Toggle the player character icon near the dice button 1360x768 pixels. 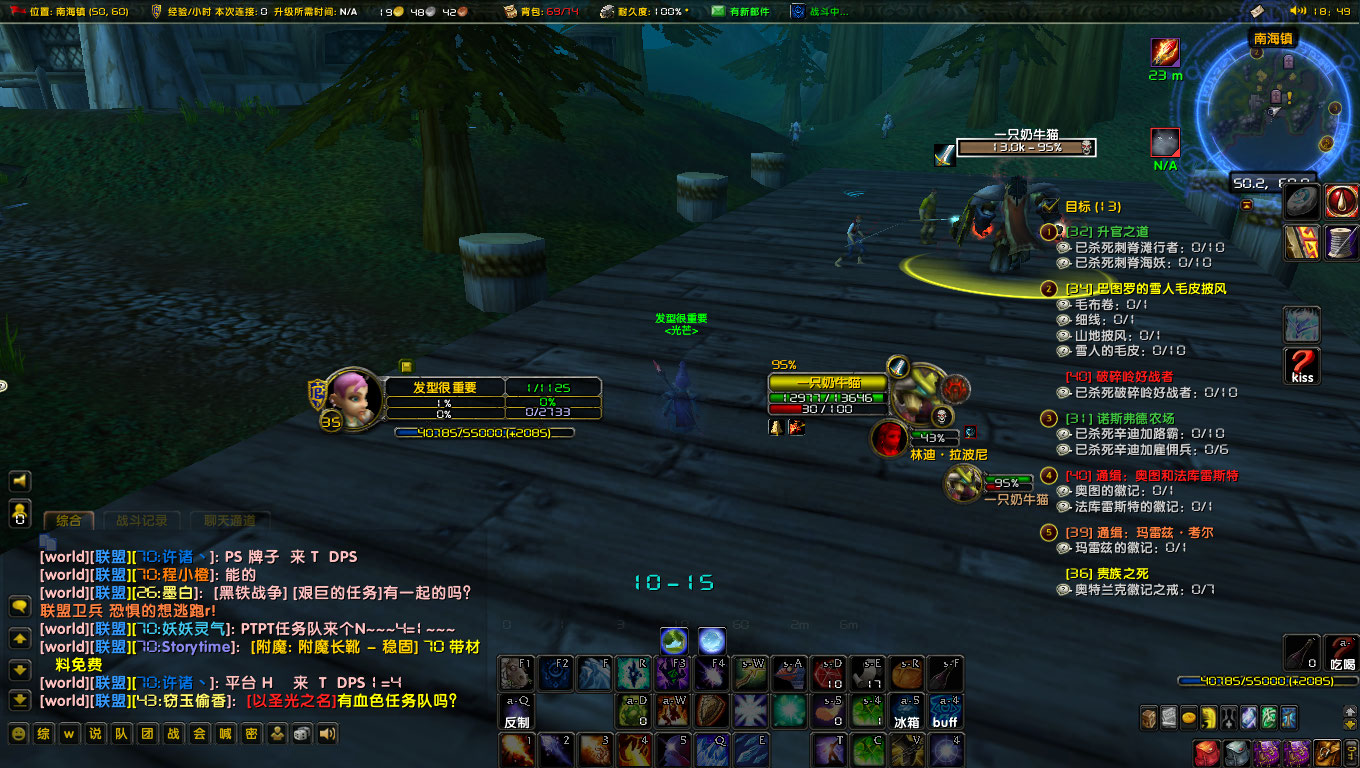[x=277, y=733]
